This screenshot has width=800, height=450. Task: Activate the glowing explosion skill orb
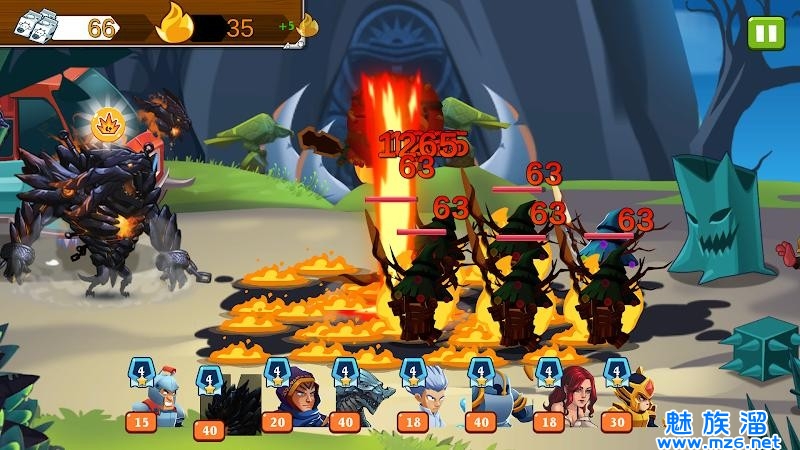[106, 125]
